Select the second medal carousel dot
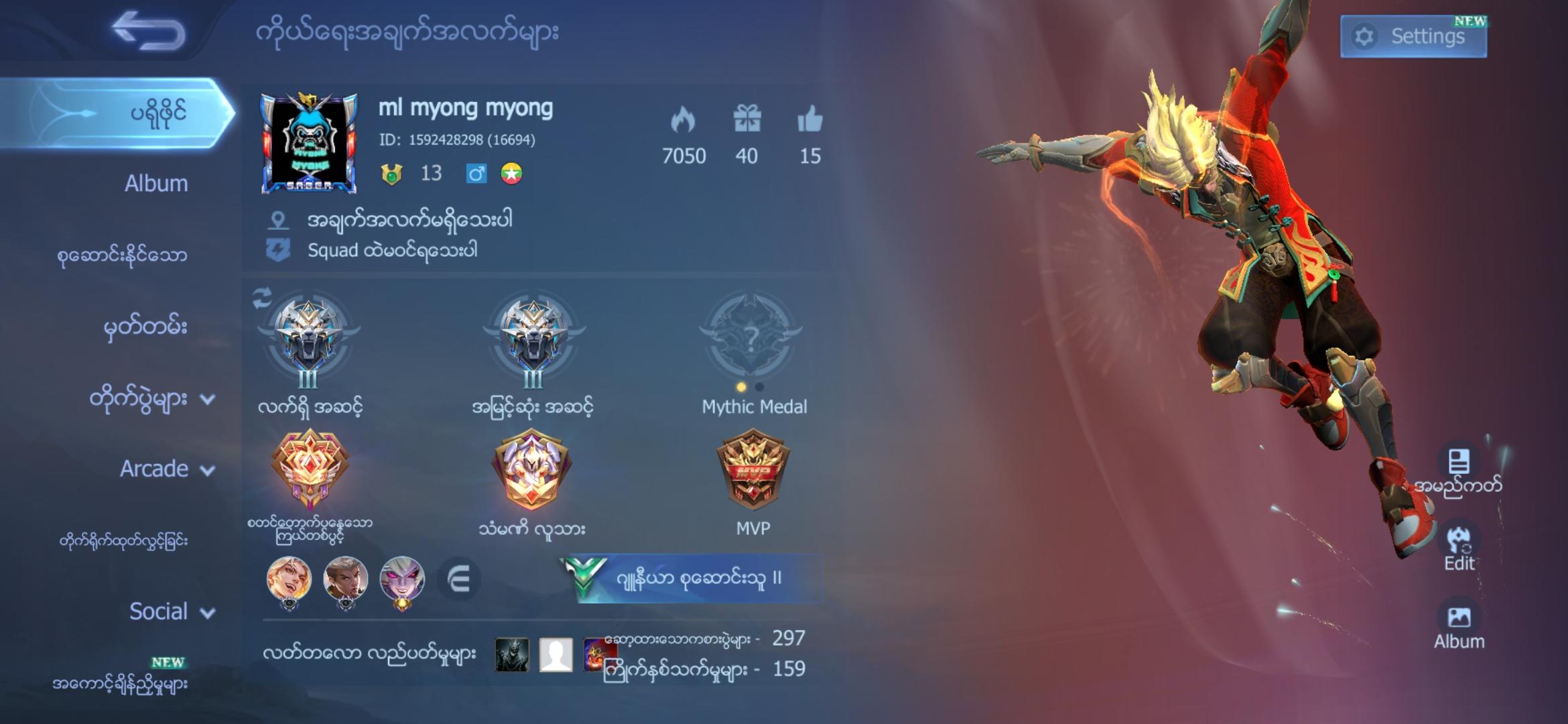1568x724 pixels. point(761,387)
